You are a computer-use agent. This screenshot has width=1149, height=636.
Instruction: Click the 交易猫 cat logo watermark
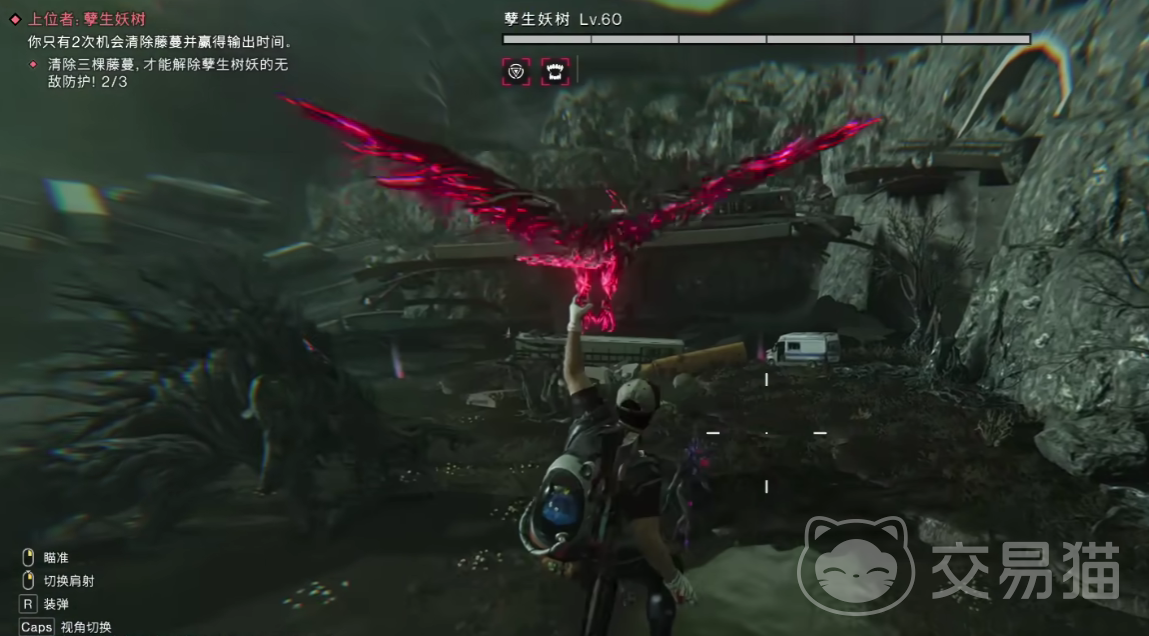point(855,565)
